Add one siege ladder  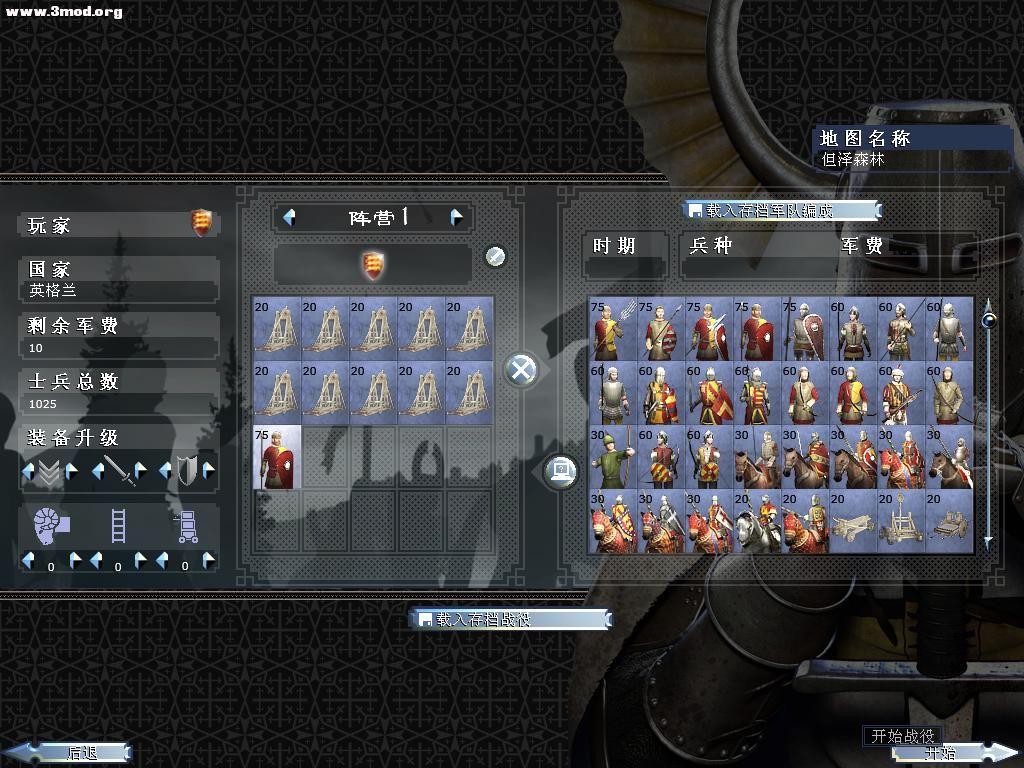[140, 561]
